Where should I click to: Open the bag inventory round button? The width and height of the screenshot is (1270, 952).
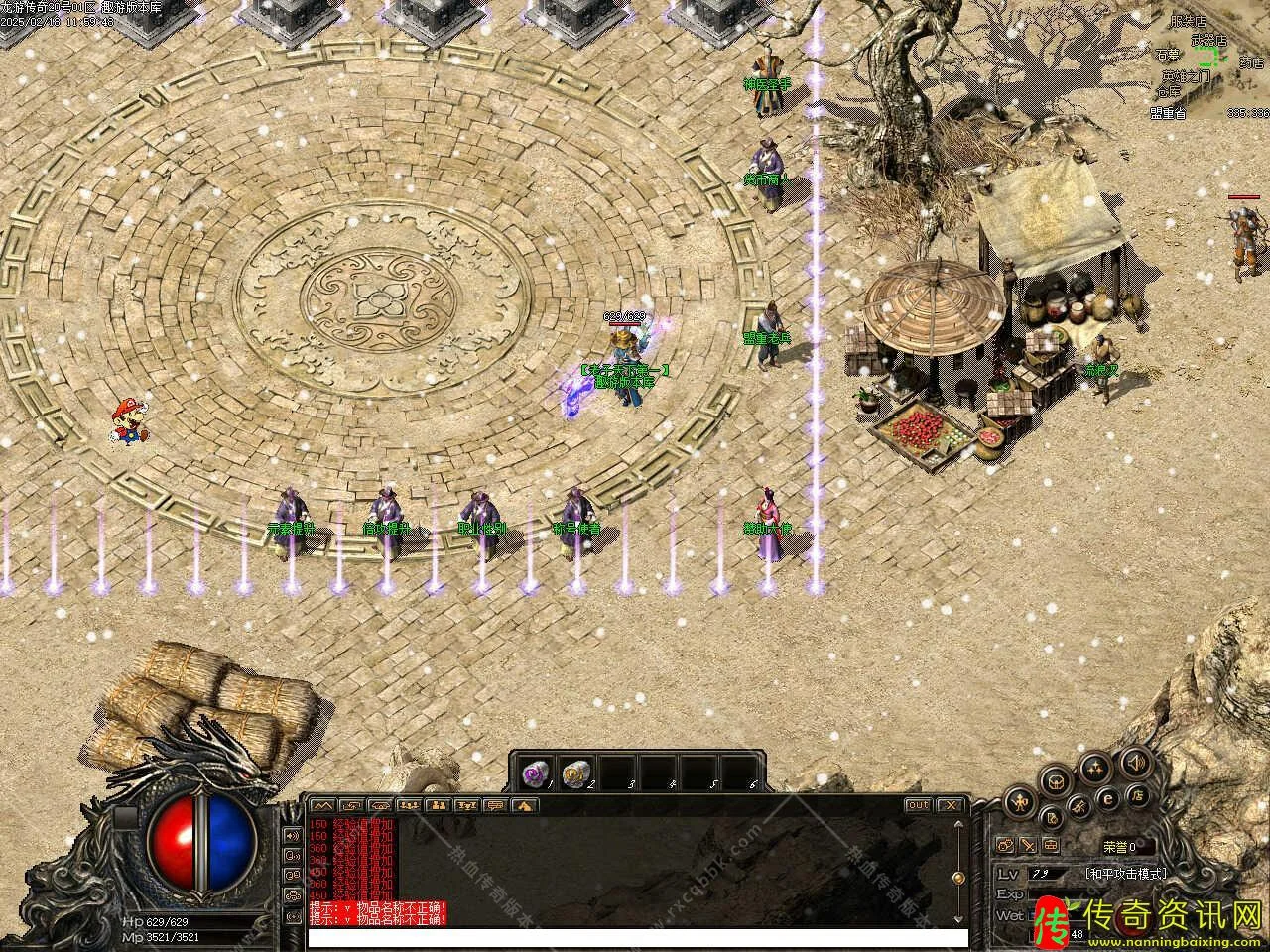click(x=1056, y=780)
